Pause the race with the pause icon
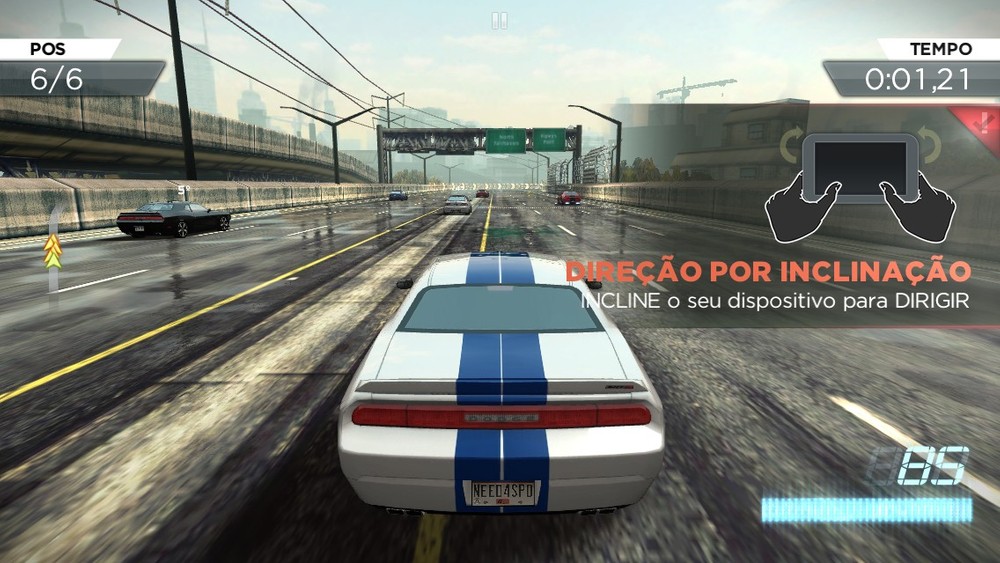1000x563 pixels. (499, 20)
